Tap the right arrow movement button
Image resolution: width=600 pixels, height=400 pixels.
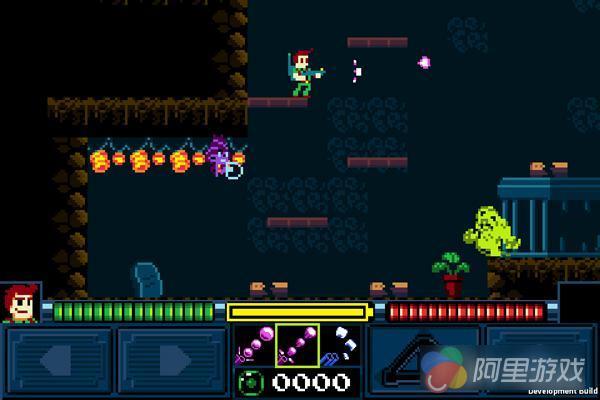(172, 361)
